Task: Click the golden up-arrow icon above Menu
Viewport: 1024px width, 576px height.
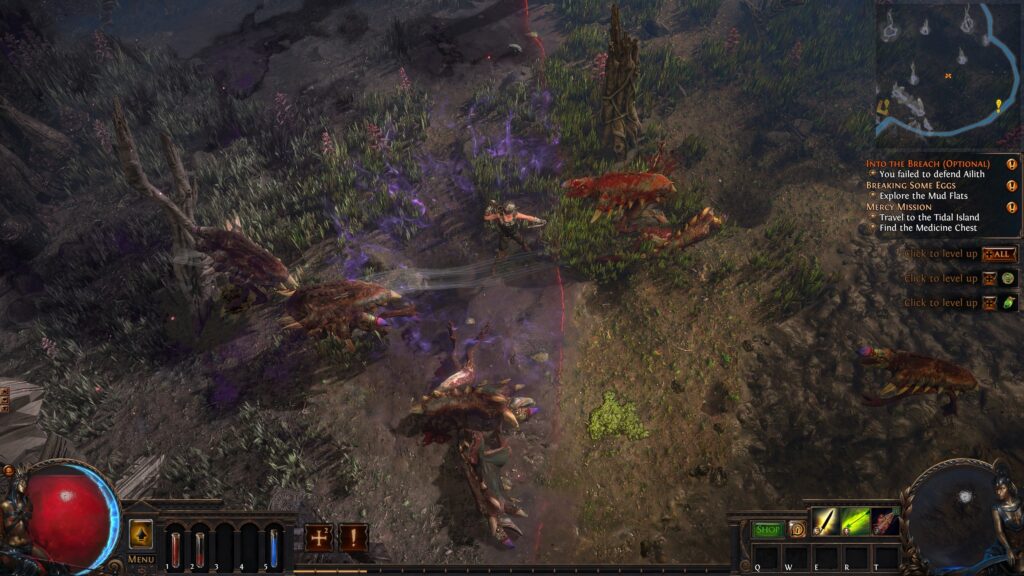Action: tap(141, 533)
